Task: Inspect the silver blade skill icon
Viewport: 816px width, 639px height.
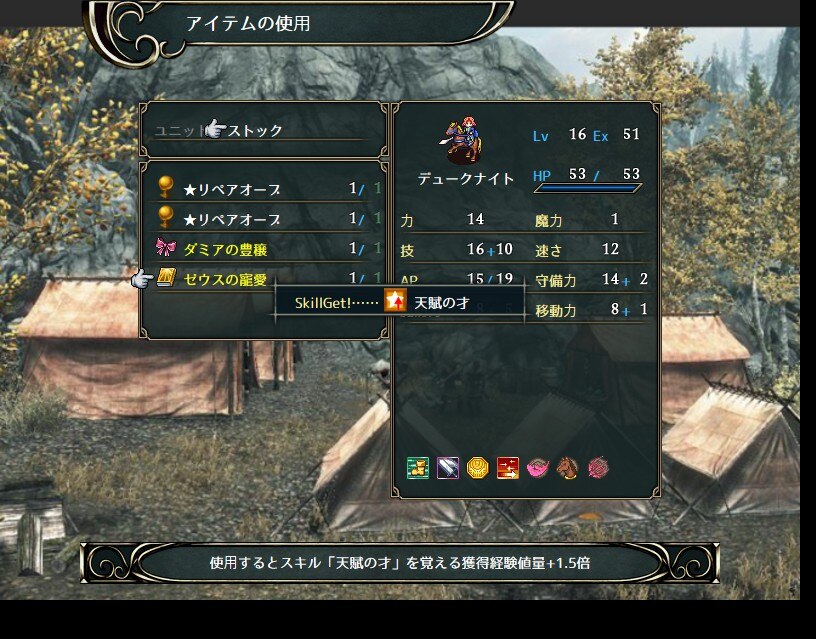Action: point(448,467)
